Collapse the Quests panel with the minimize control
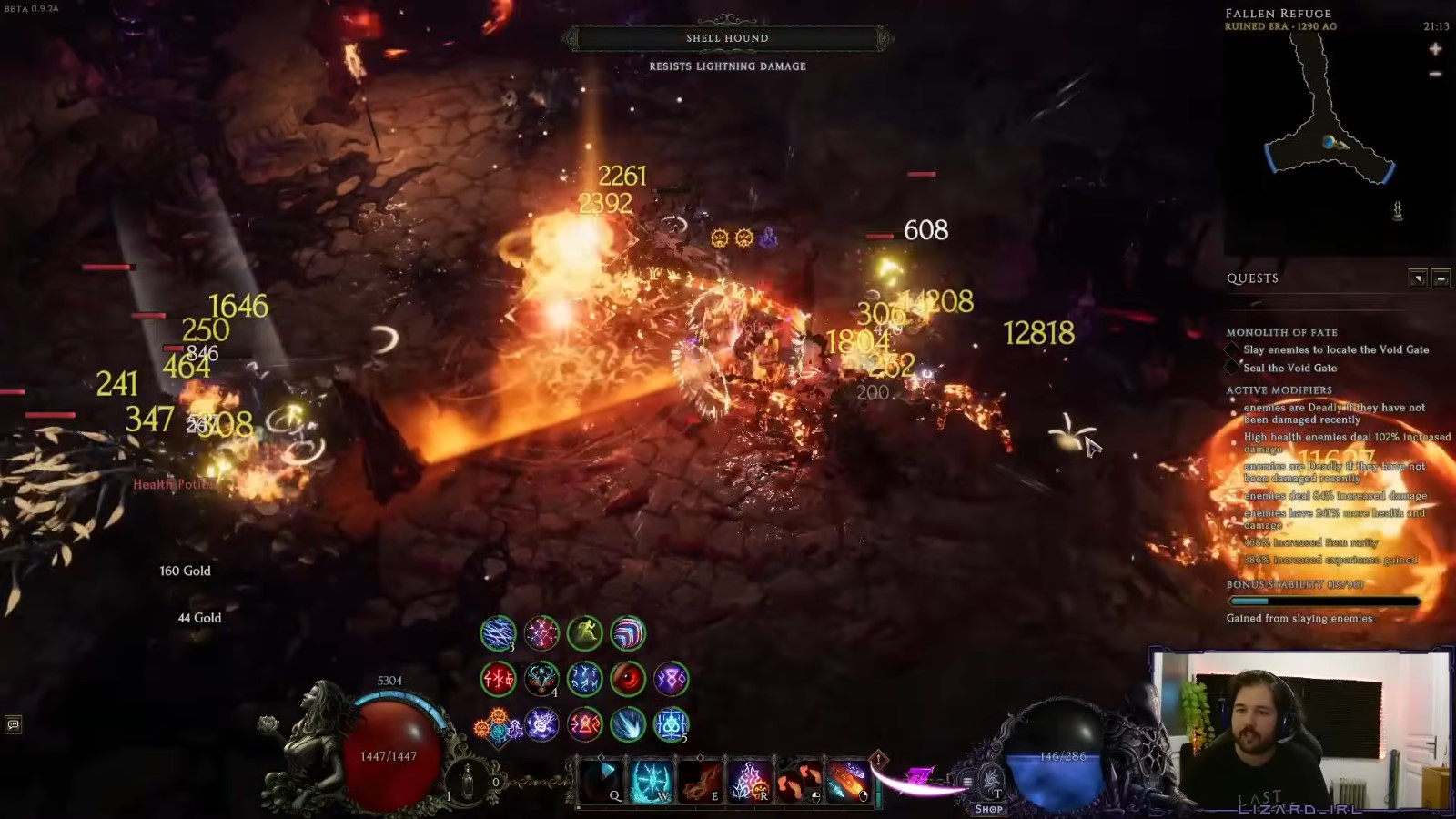Image resolution: width=1456 pixels, height=819 pixels. click(x=1441, y=278)
